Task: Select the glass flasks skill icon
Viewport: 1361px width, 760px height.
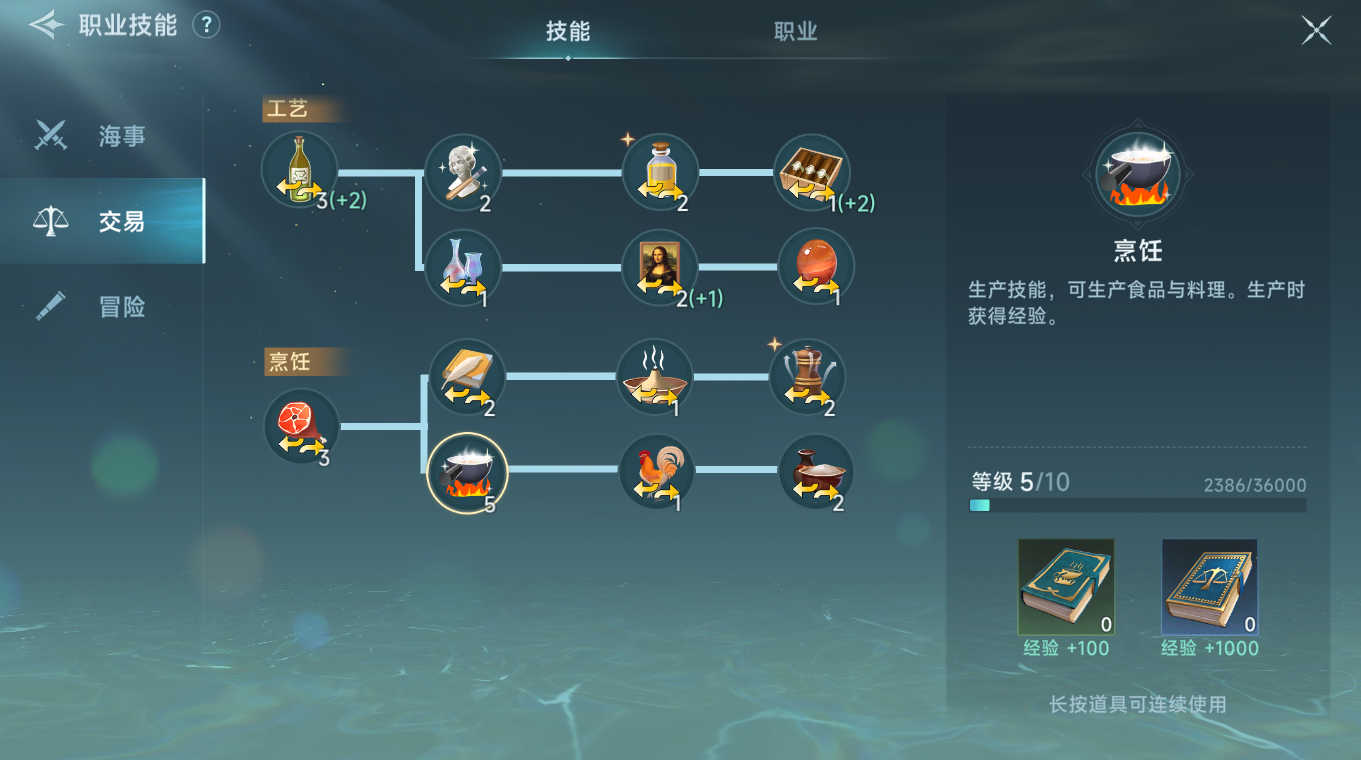Action: [x=463, y=266]
